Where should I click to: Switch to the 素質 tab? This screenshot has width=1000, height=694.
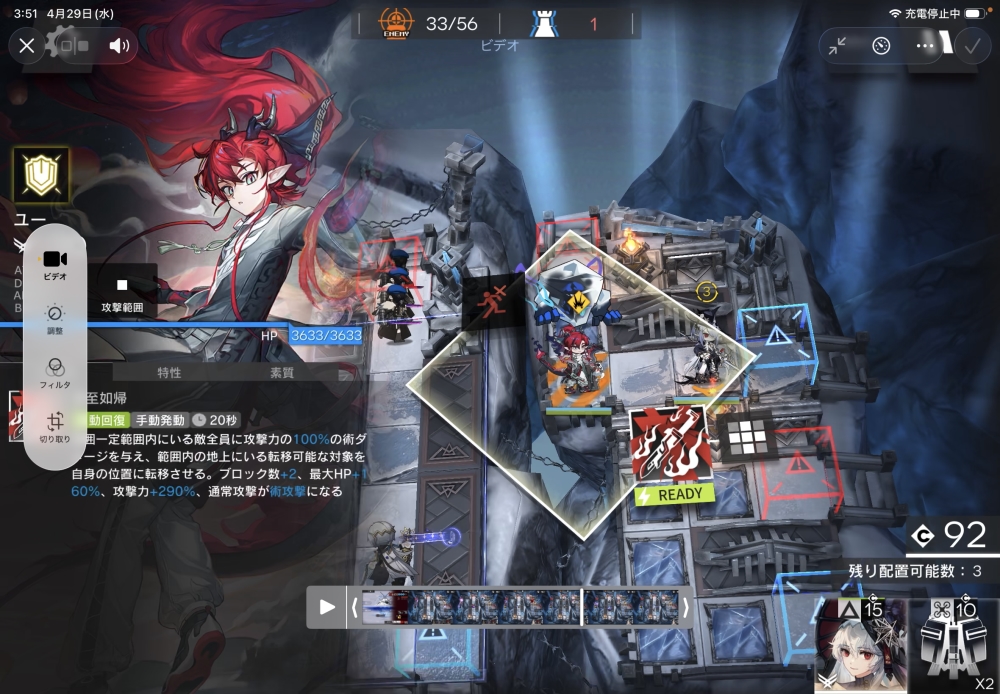[282, 372]
